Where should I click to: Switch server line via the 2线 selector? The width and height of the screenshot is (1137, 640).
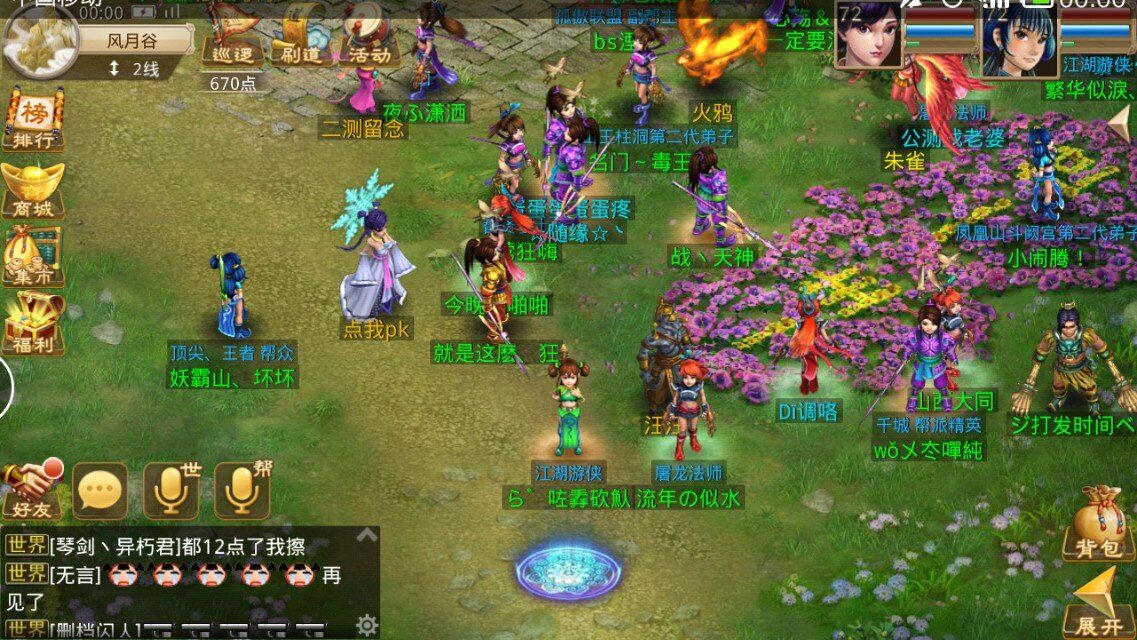tap(134, 68)
